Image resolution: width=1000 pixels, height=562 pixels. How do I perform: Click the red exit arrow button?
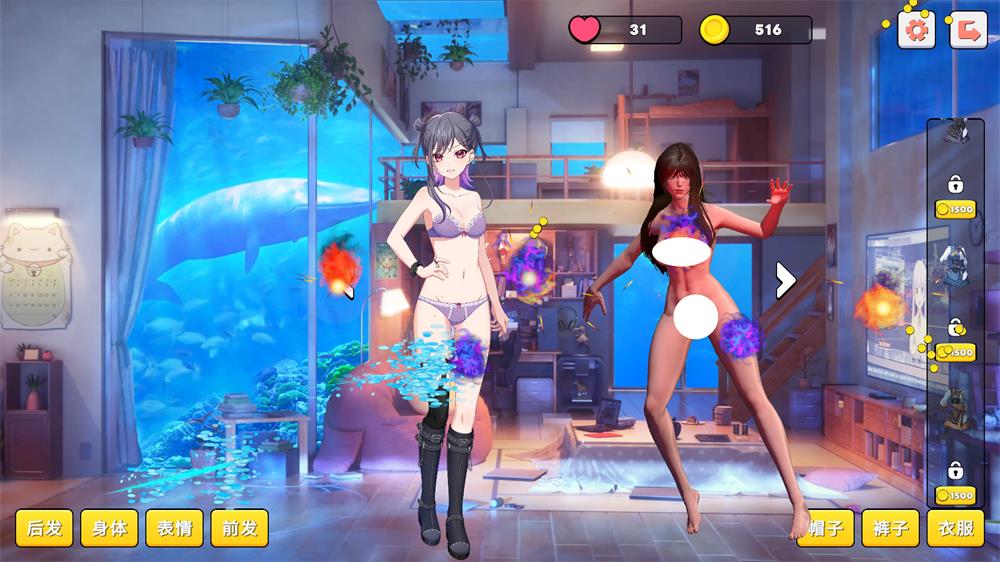click(x=967, y=29)
